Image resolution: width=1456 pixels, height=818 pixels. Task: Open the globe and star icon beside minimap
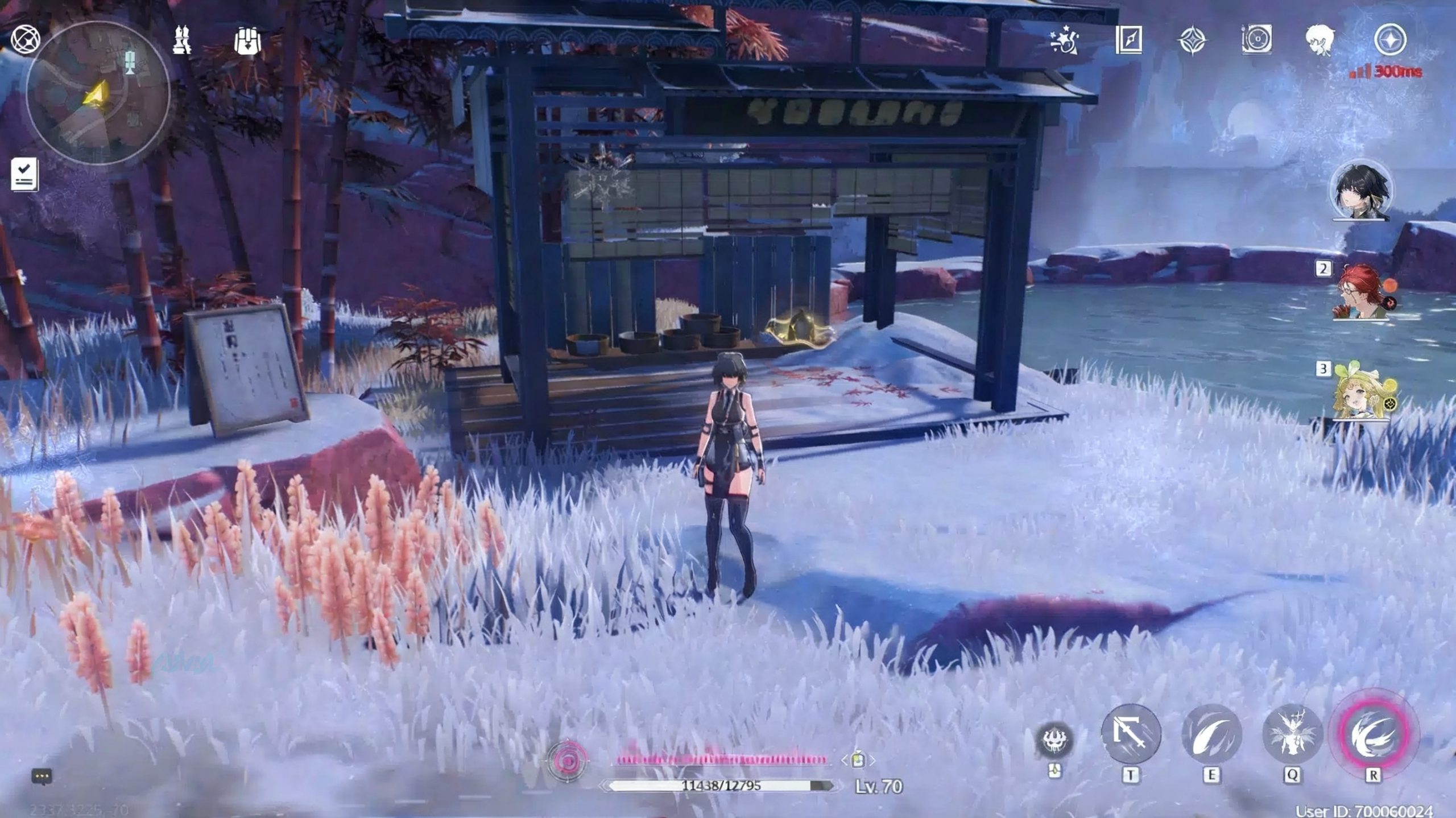[x=26, y=40]
